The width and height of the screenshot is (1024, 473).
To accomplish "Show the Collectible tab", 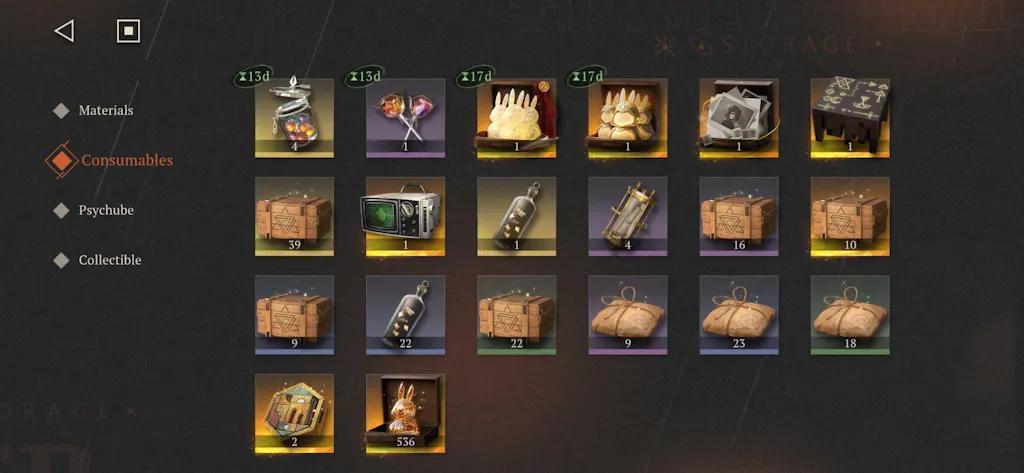I will 110,260.
